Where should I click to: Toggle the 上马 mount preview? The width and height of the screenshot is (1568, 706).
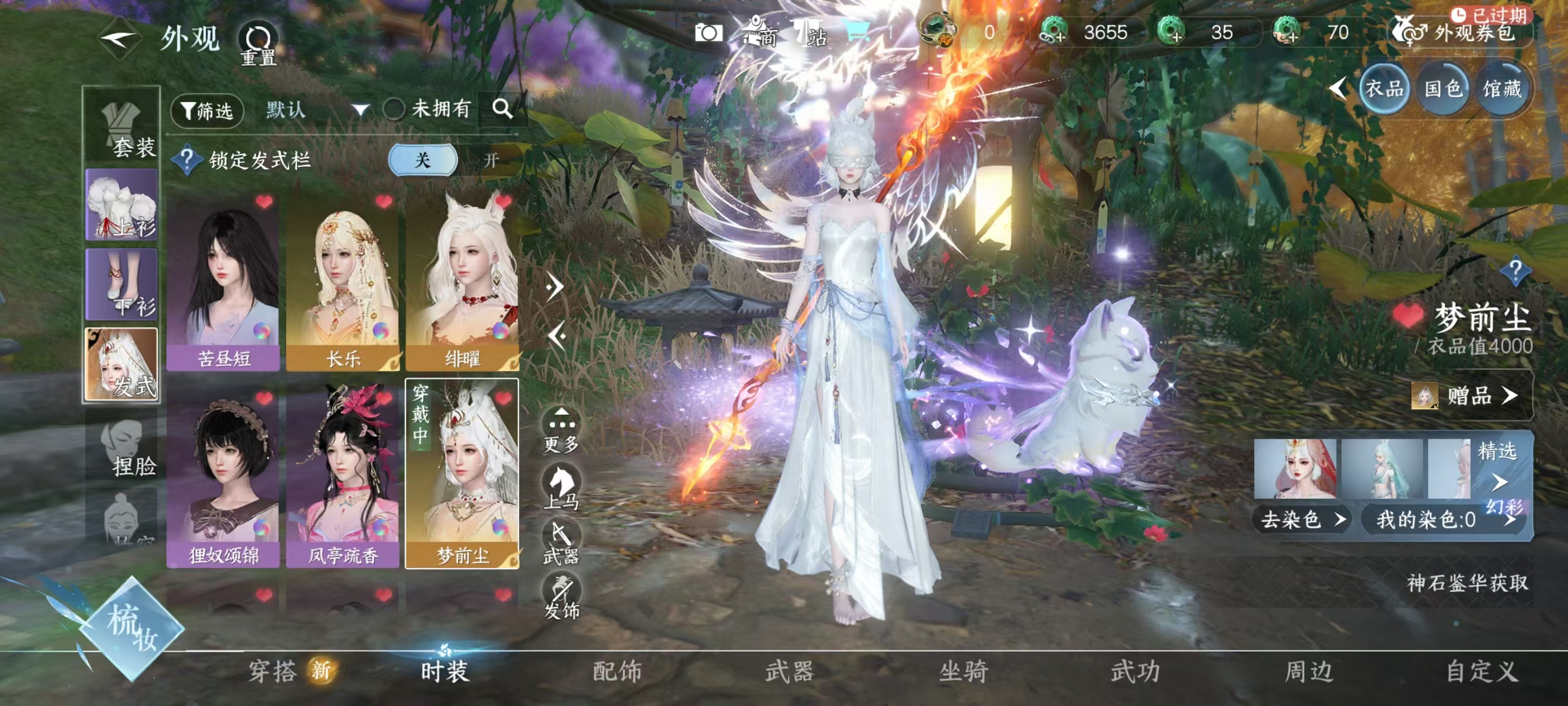pos(561,487)
